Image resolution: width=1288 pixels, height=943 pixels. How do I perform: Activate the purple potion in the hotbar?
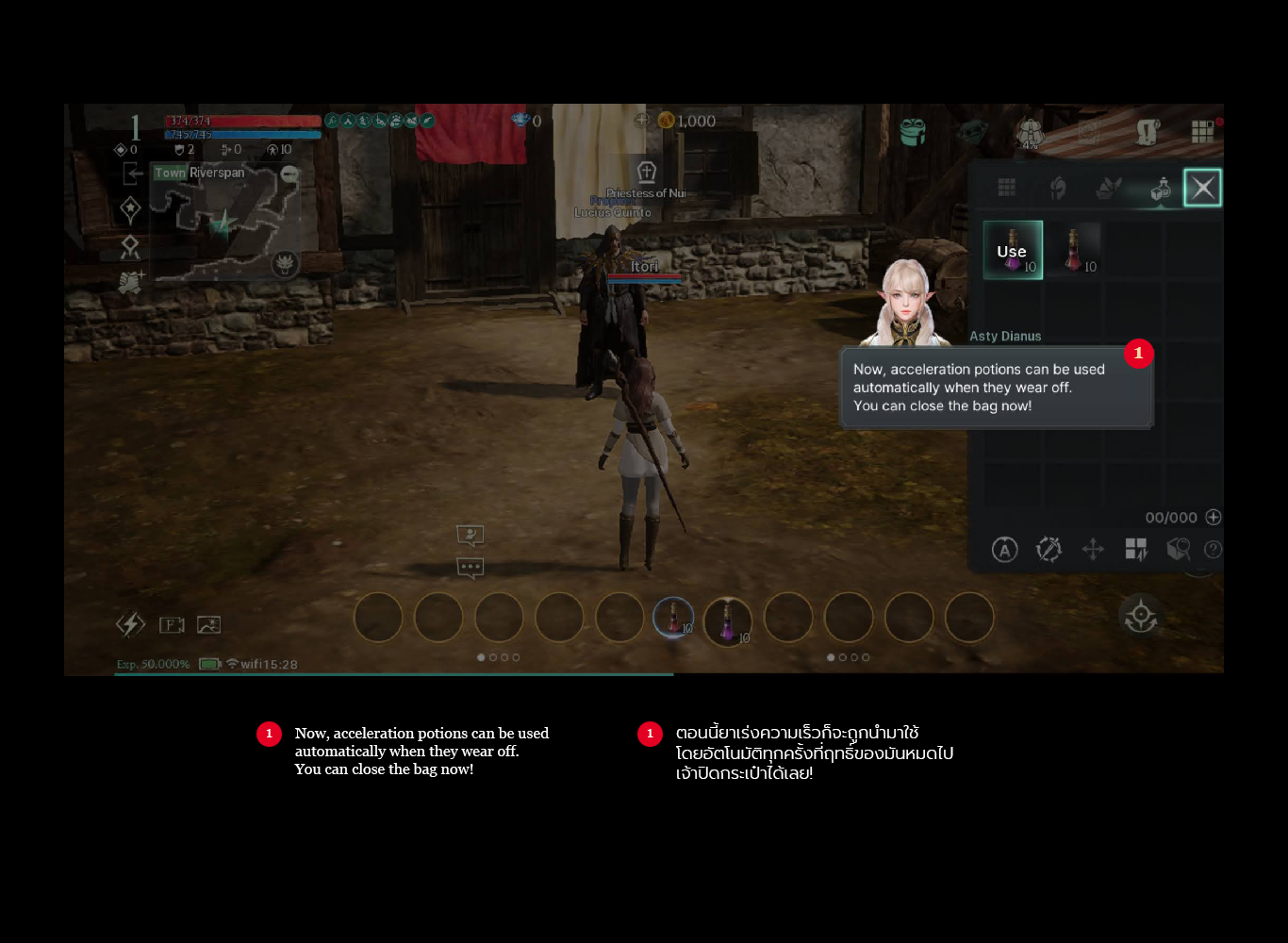728,620
